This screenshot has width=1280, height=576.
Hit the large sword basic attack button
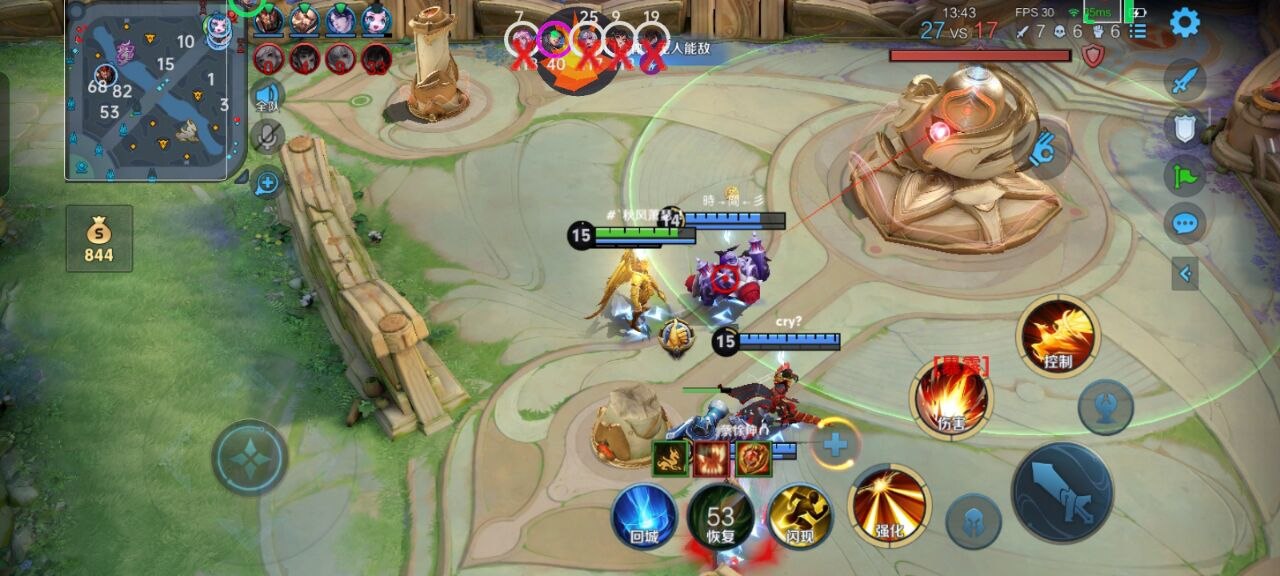tap(1062, 492)
